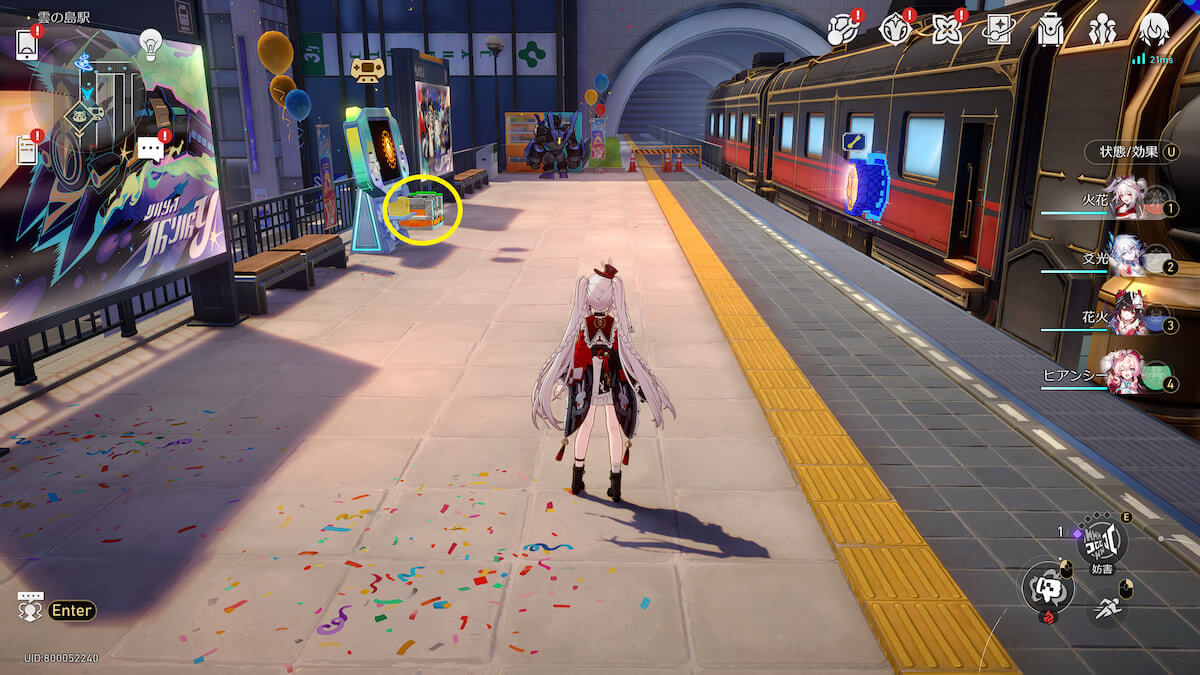Open the chat input with the Enter button

[x=71, y=610]
